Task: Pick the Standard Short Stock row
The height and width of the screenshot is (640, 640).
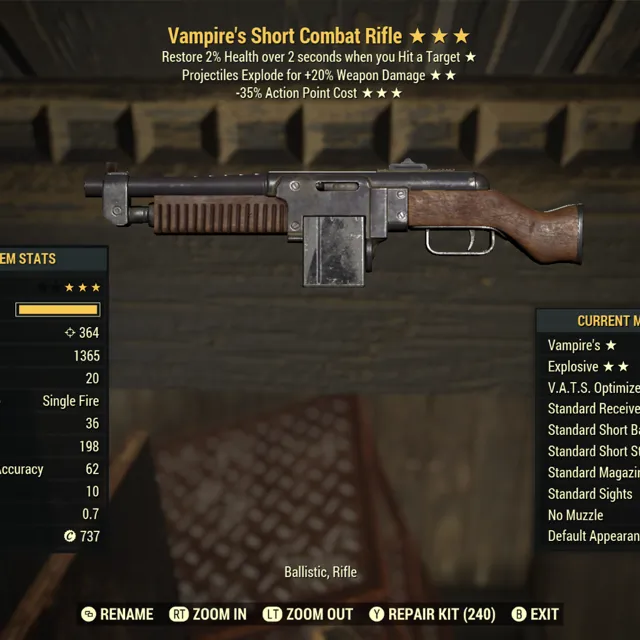Action: tap(593, 451)
